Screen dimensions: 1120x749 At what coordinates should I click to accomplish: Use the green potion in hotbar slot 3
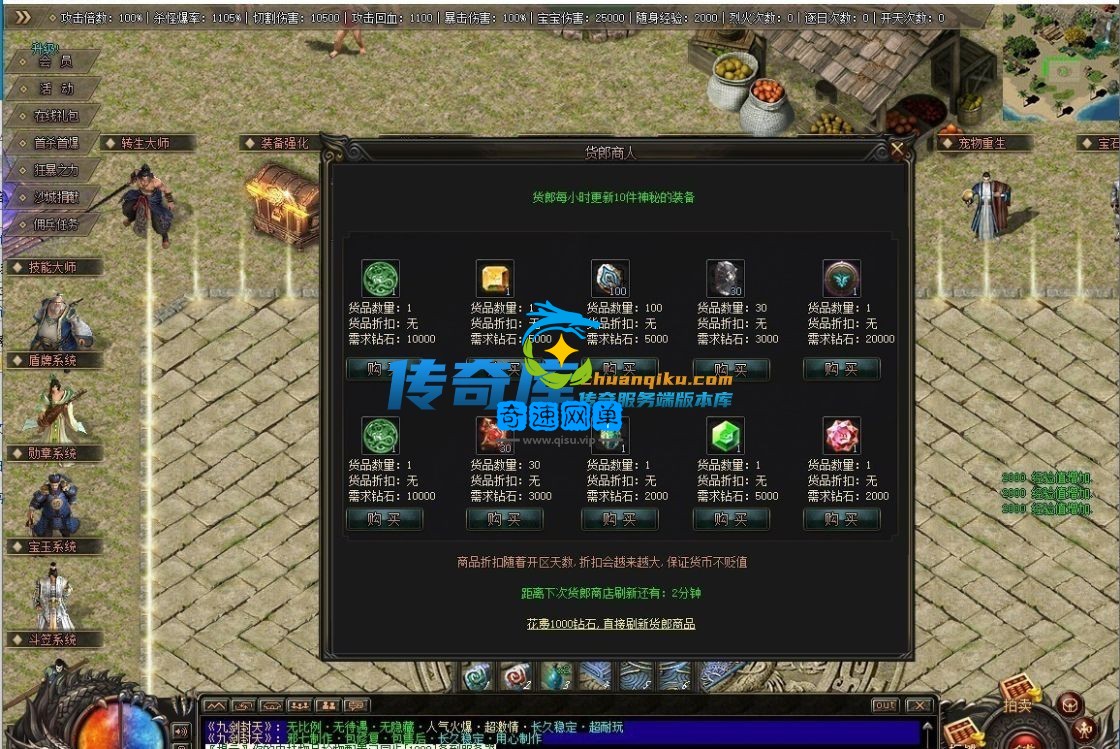pyautogui.click(x=555, y=677)
